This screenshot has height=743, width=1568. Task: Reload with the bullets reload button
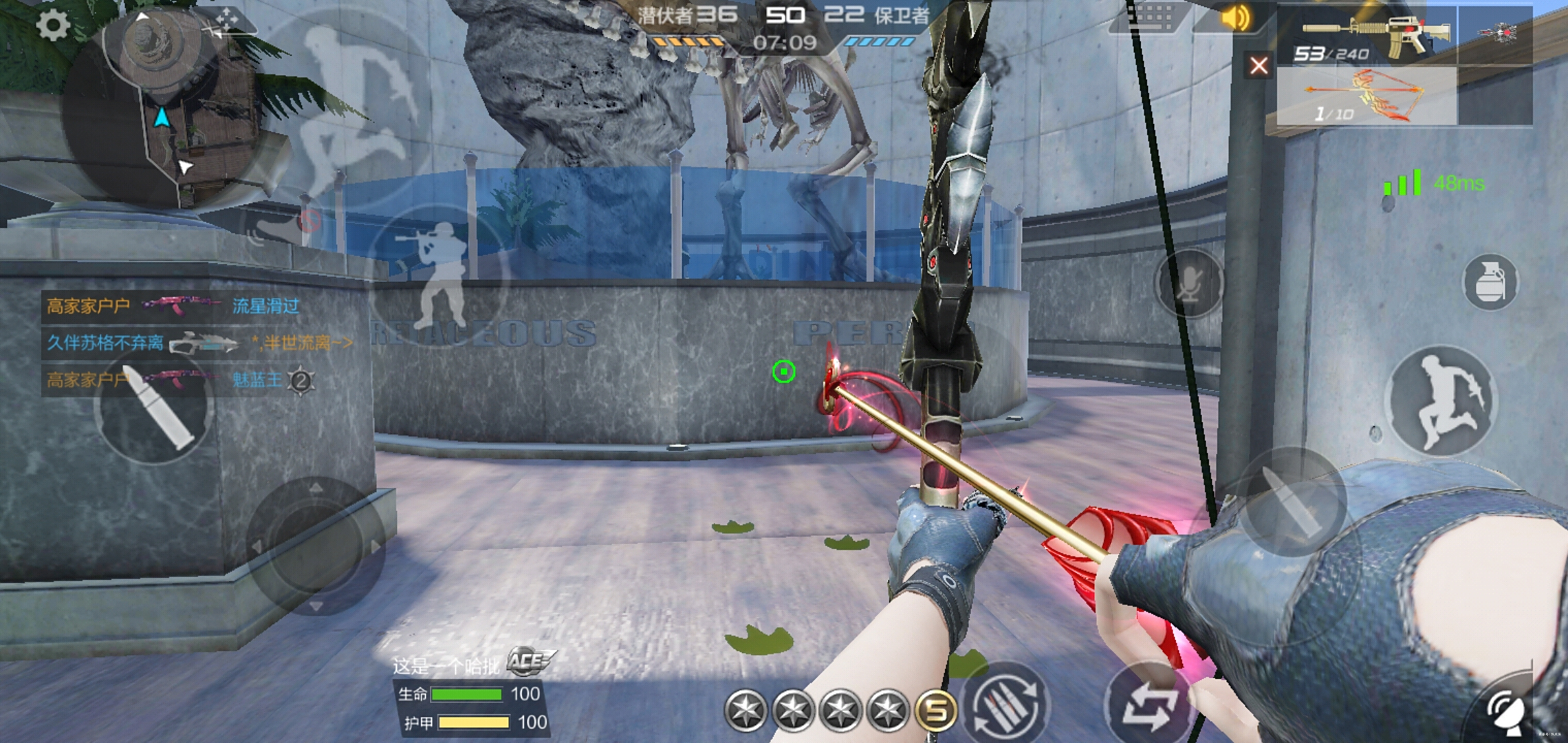coord(1007,704)
